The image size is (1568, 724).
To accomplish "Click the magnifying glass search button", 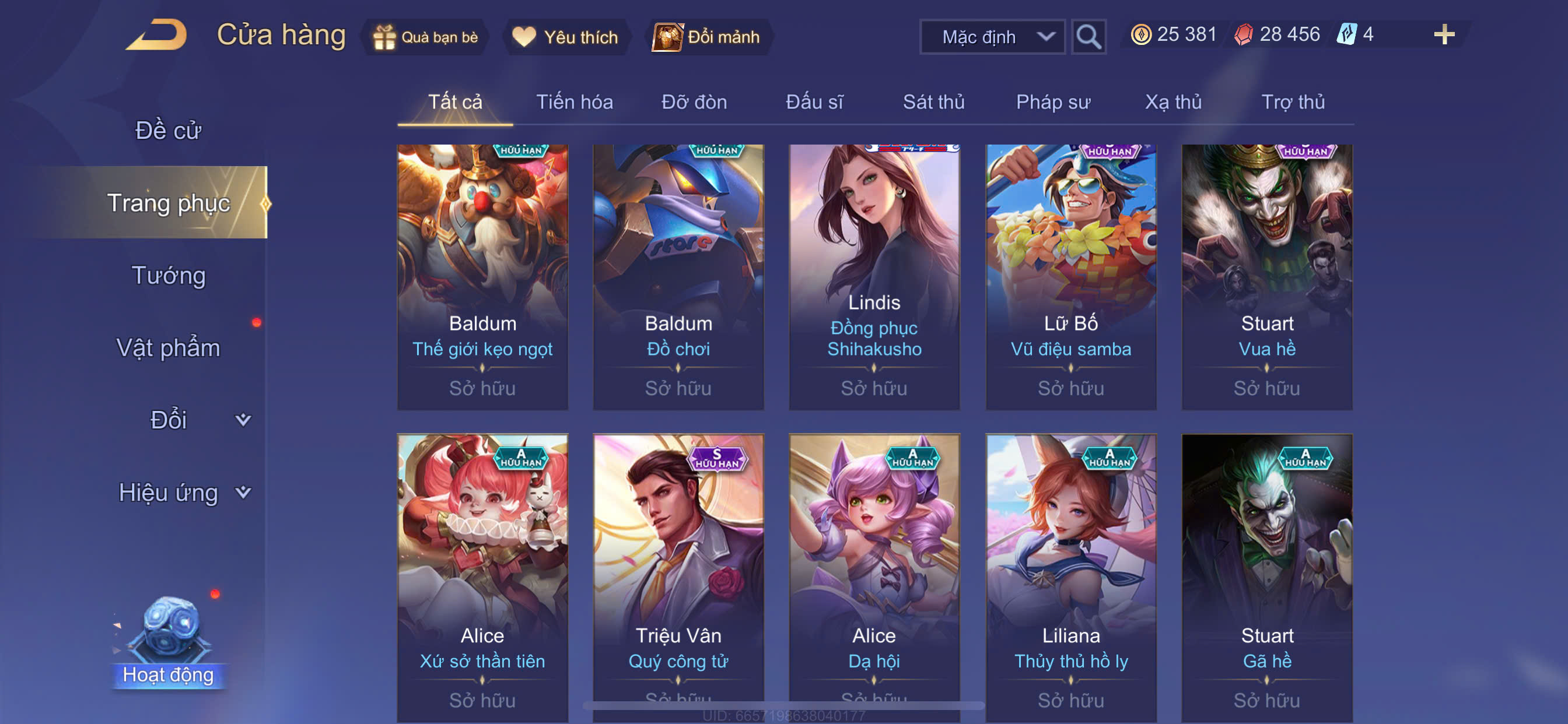I will (1088, 37).
